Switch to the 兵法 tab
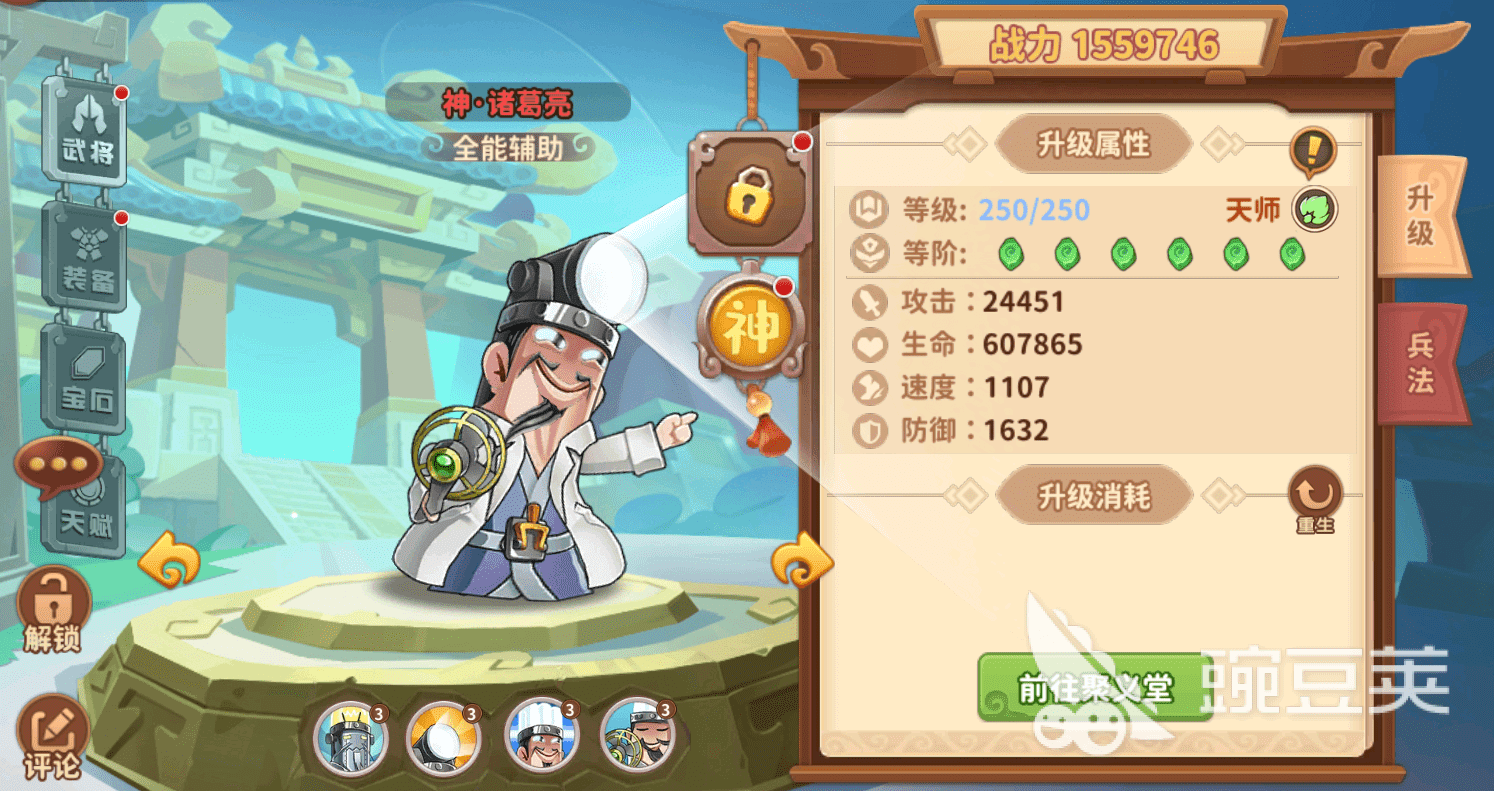This screenshot has height=791, width=1494. [1424, 360]
